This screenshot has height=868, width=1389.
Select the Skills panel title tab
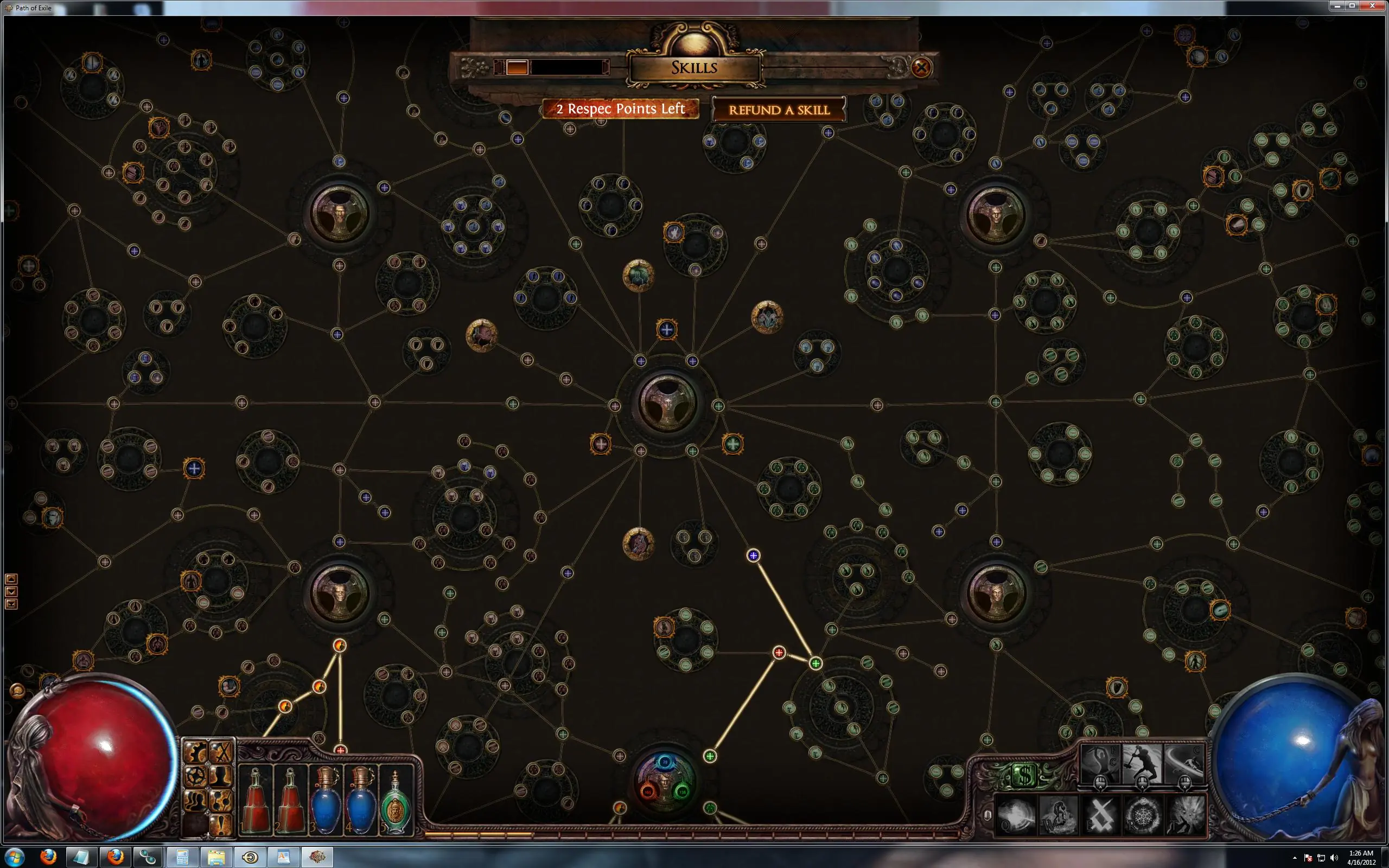[x=694, y=67]
